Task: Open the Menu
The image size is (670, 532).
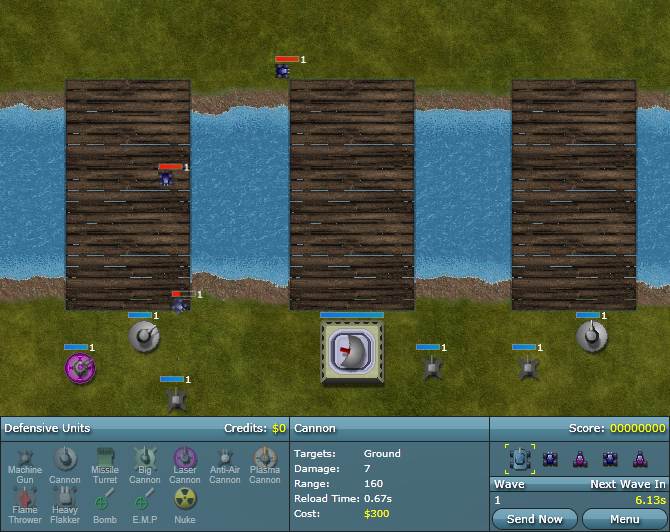Action: click(624, 519)
